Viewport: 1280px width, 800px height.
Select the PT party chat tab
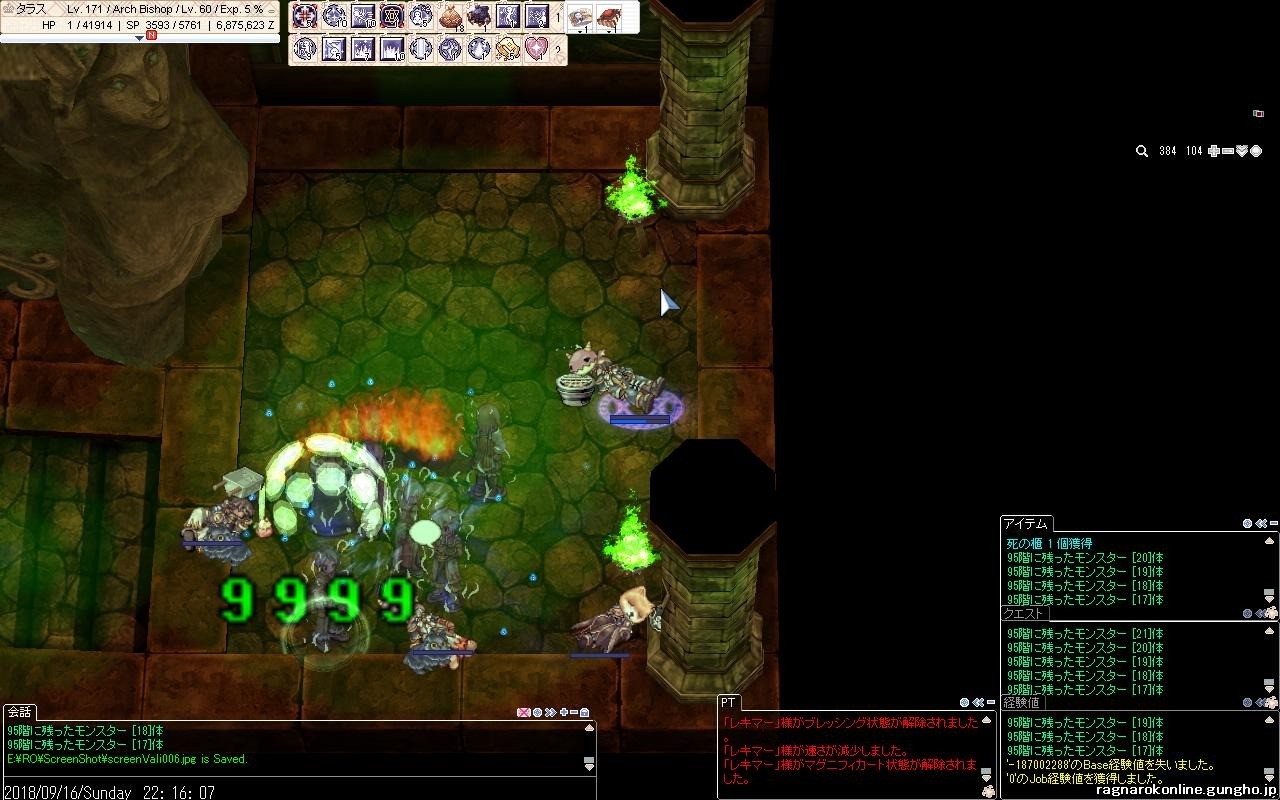tap(729, 703)
